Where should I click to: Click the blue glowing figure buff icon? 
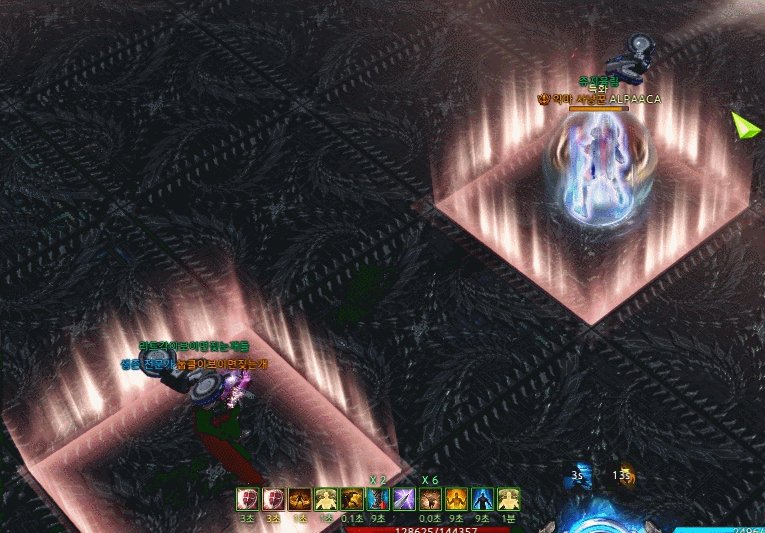point(482,499)
